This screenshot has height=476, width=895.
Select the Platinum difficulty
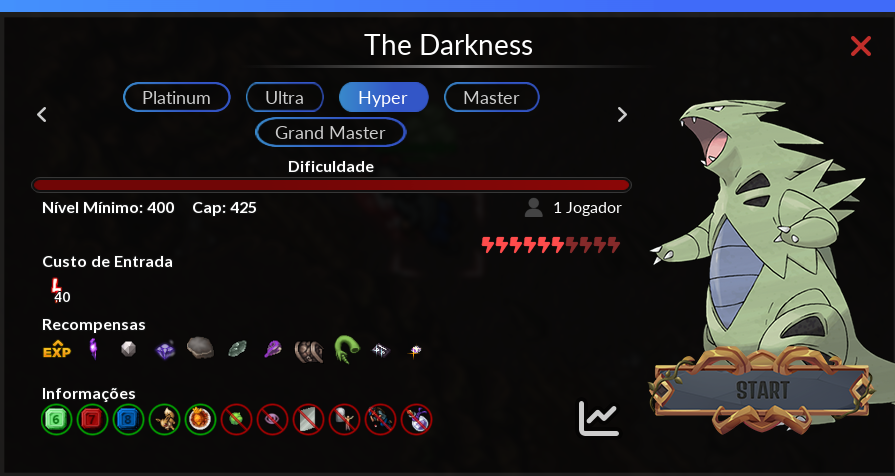click(177, 97)
